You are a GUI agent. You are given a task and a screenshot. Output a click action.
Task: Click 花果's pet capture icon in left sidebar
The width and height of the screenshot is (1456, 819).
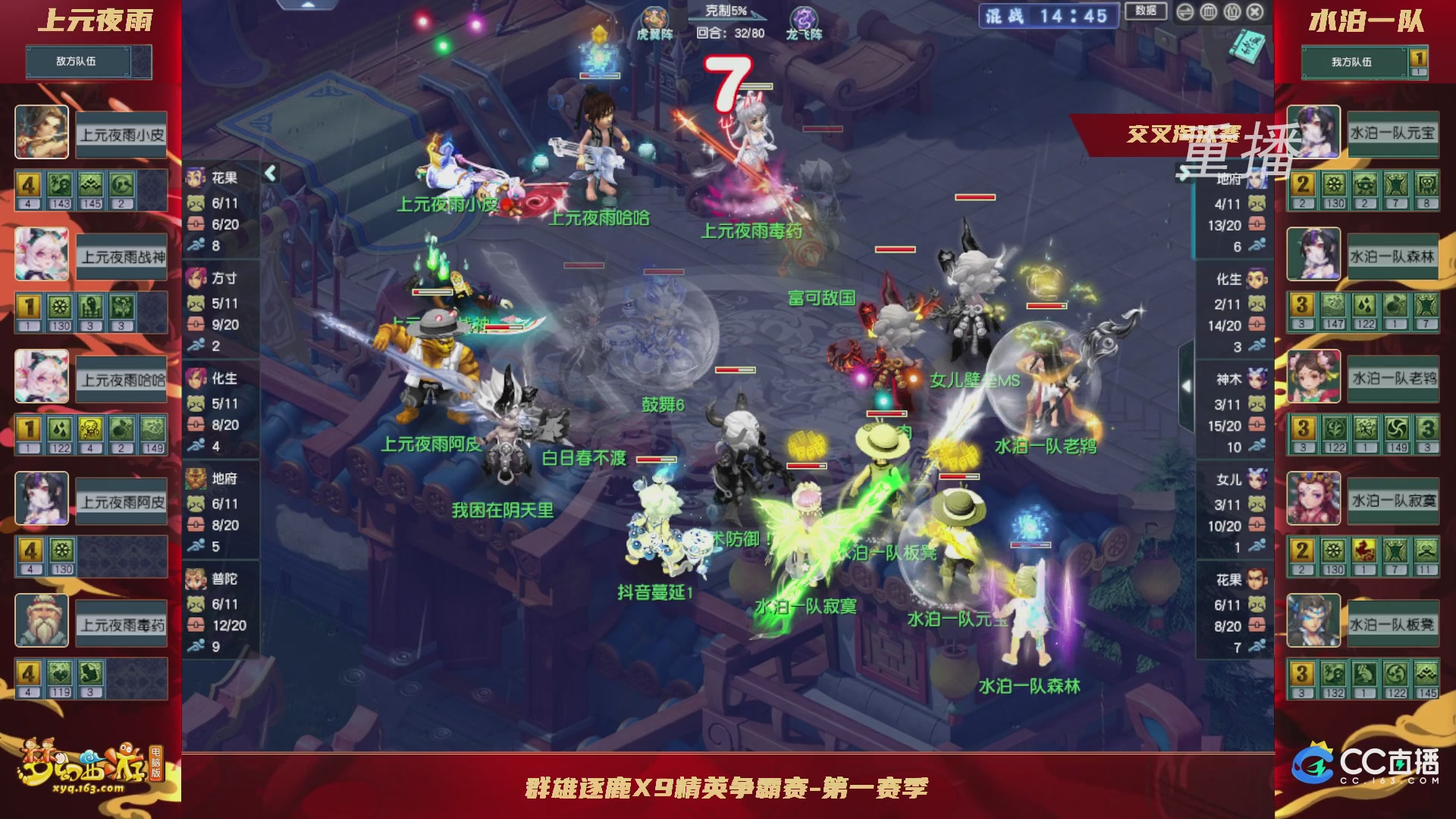(x=195, y=202)
